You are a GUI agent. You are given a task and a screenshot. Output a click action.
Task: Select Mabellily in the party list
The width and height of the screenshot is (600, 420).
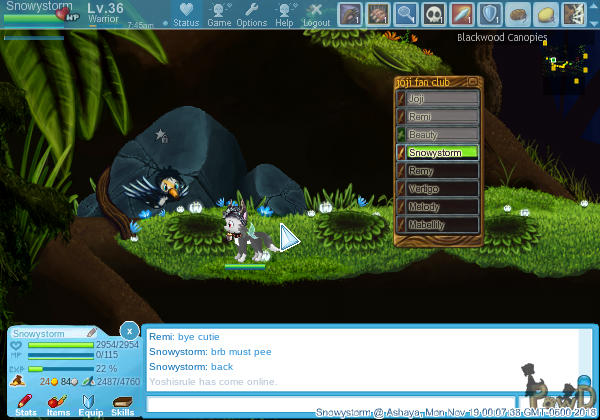438,225
